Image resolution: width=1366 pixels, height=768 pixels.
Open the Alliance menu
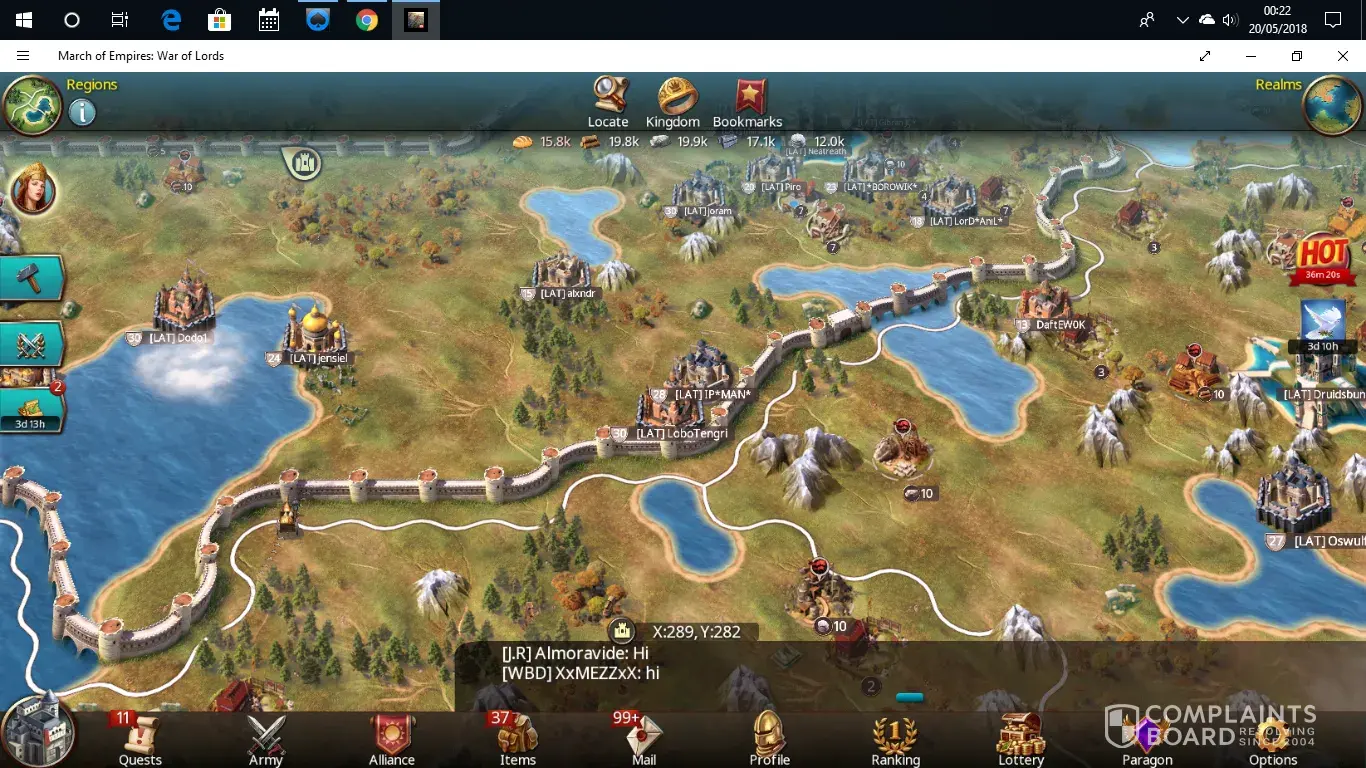(392, 739)
